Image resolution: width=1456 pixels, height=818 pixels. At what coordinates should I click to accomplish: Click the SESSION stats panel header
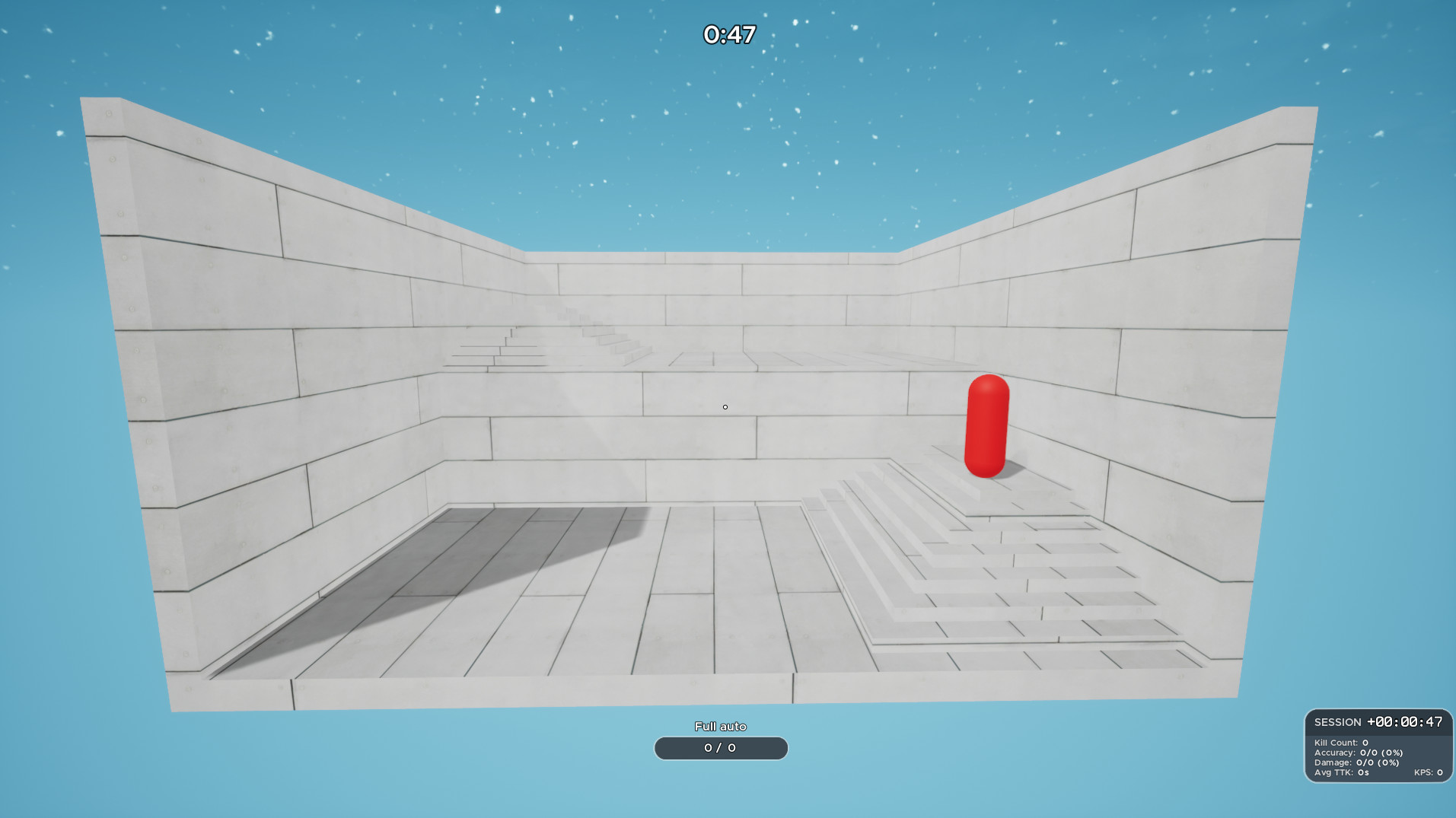click(1338, 722)
